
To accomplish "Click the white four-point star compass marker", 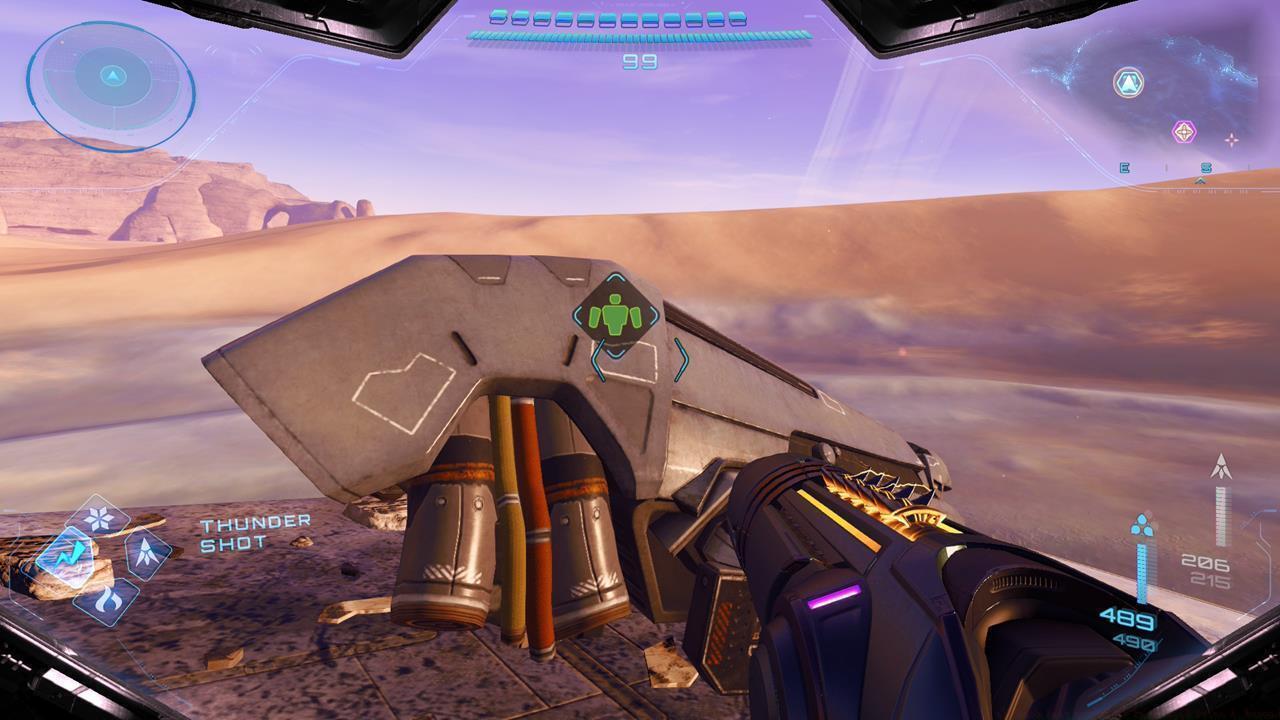I will [1232, 140].
